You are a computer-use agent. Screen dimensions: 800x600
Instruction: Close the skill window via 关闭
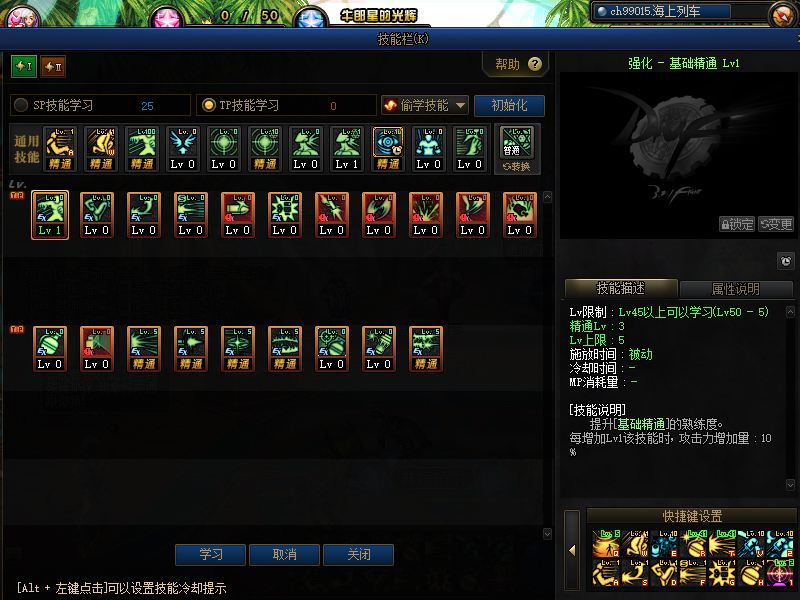[358, 555]
